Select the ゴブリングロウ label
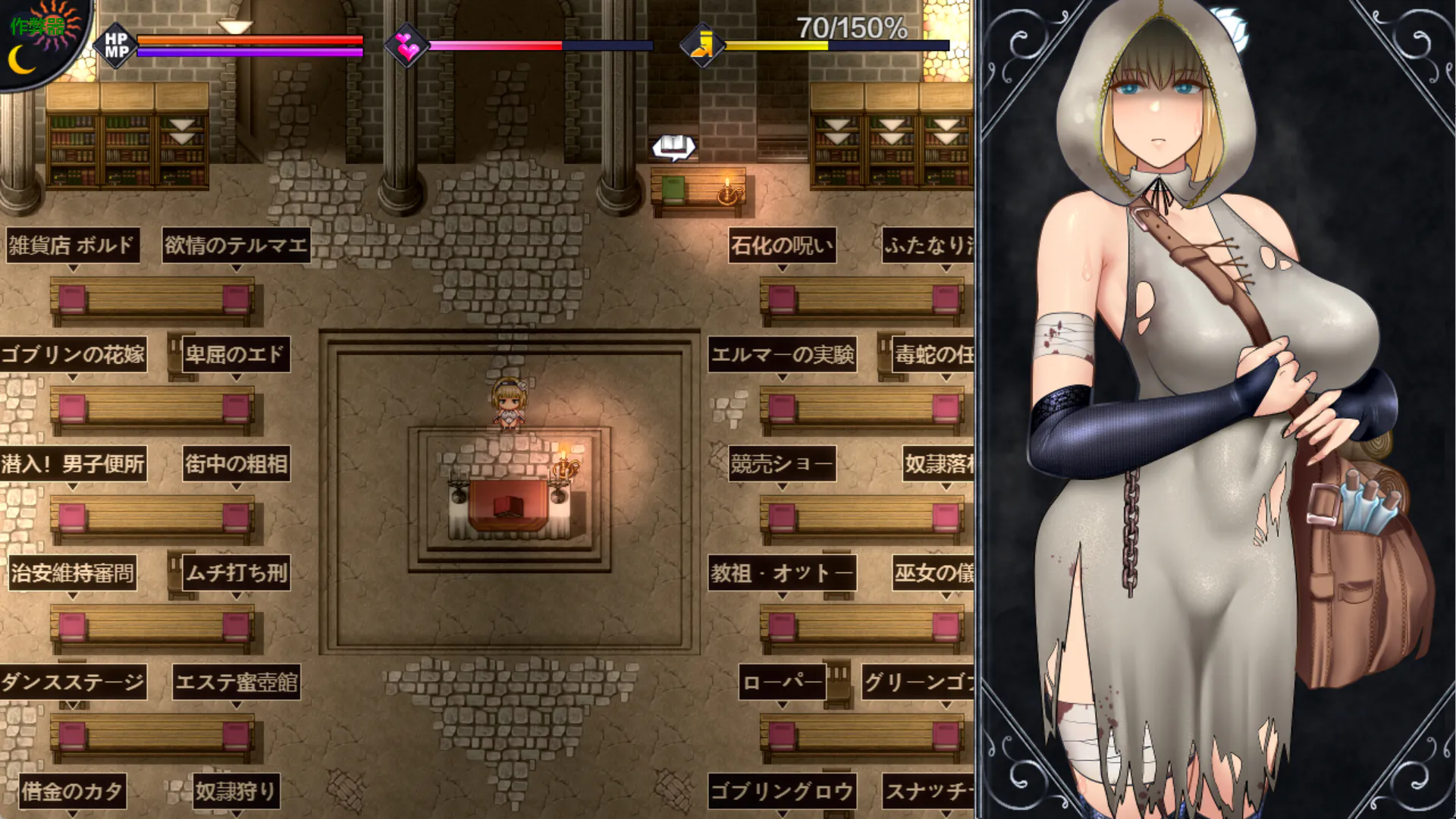Viewport: 1456px width, 819px height. 782,792
